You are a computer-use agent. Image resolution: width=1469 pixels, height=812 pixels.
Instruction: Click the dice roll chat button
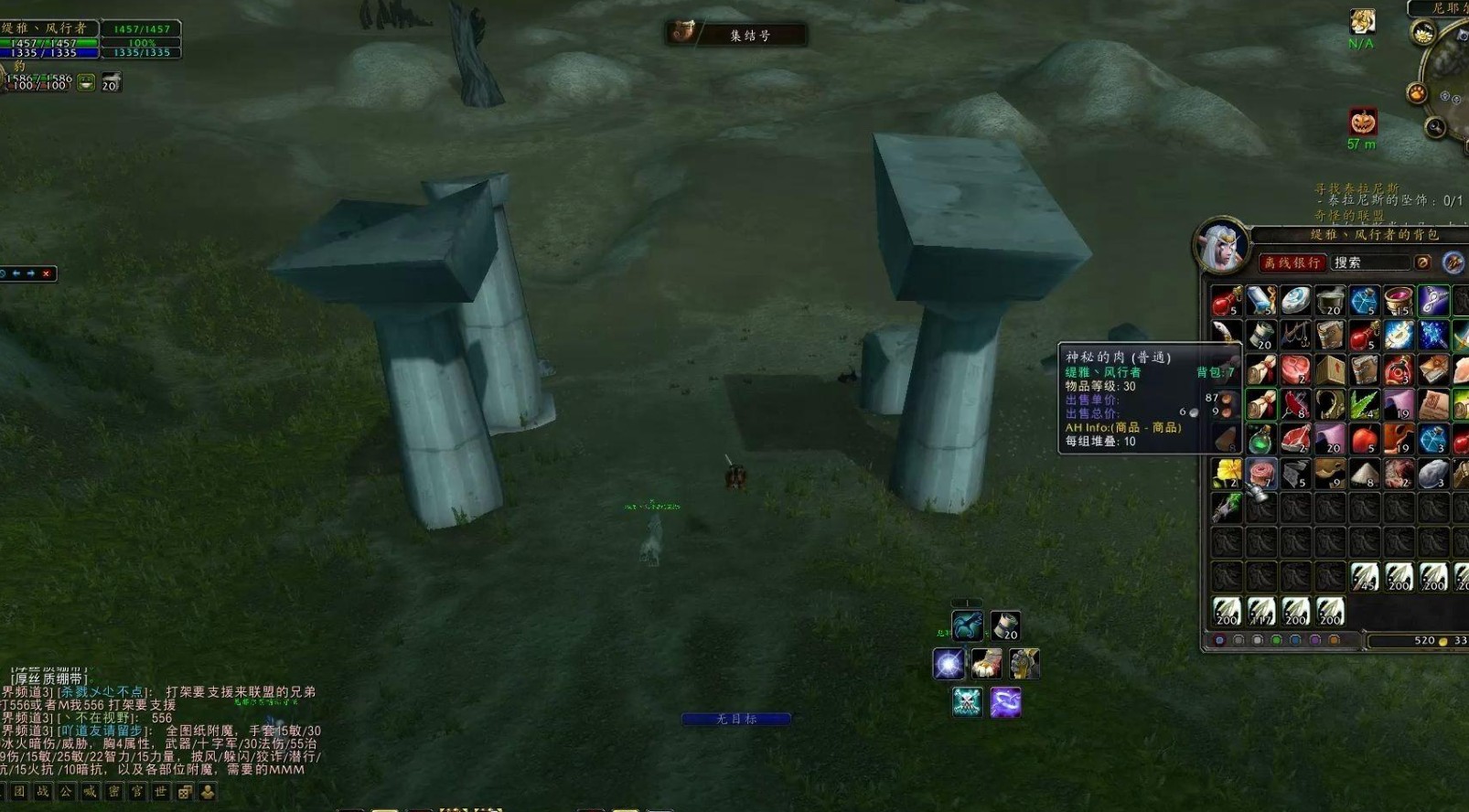[x=185, y=792]
